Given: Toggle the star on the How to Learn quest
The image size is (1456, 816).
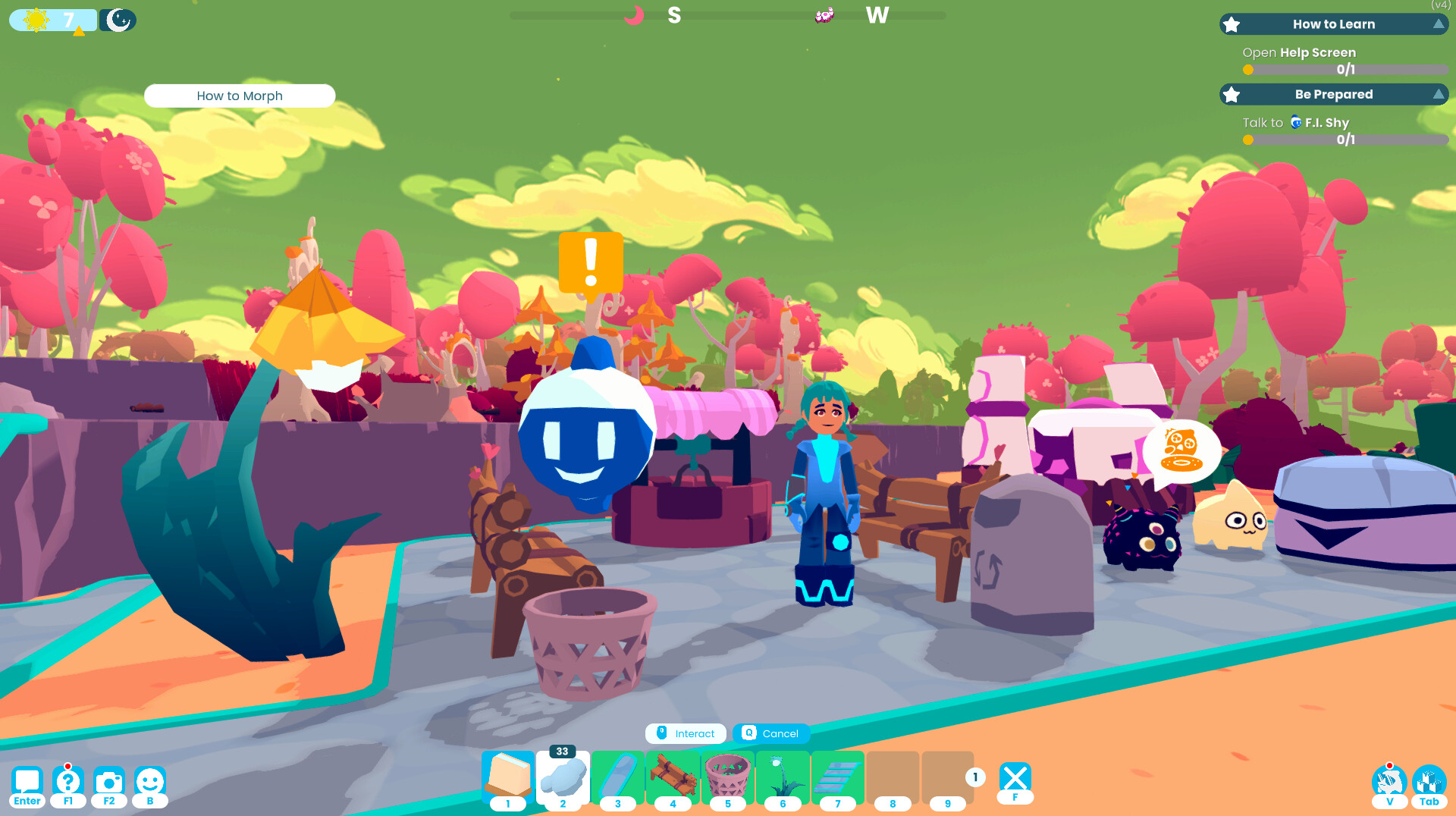Looking at the screenshot, I should [1232, 24].
